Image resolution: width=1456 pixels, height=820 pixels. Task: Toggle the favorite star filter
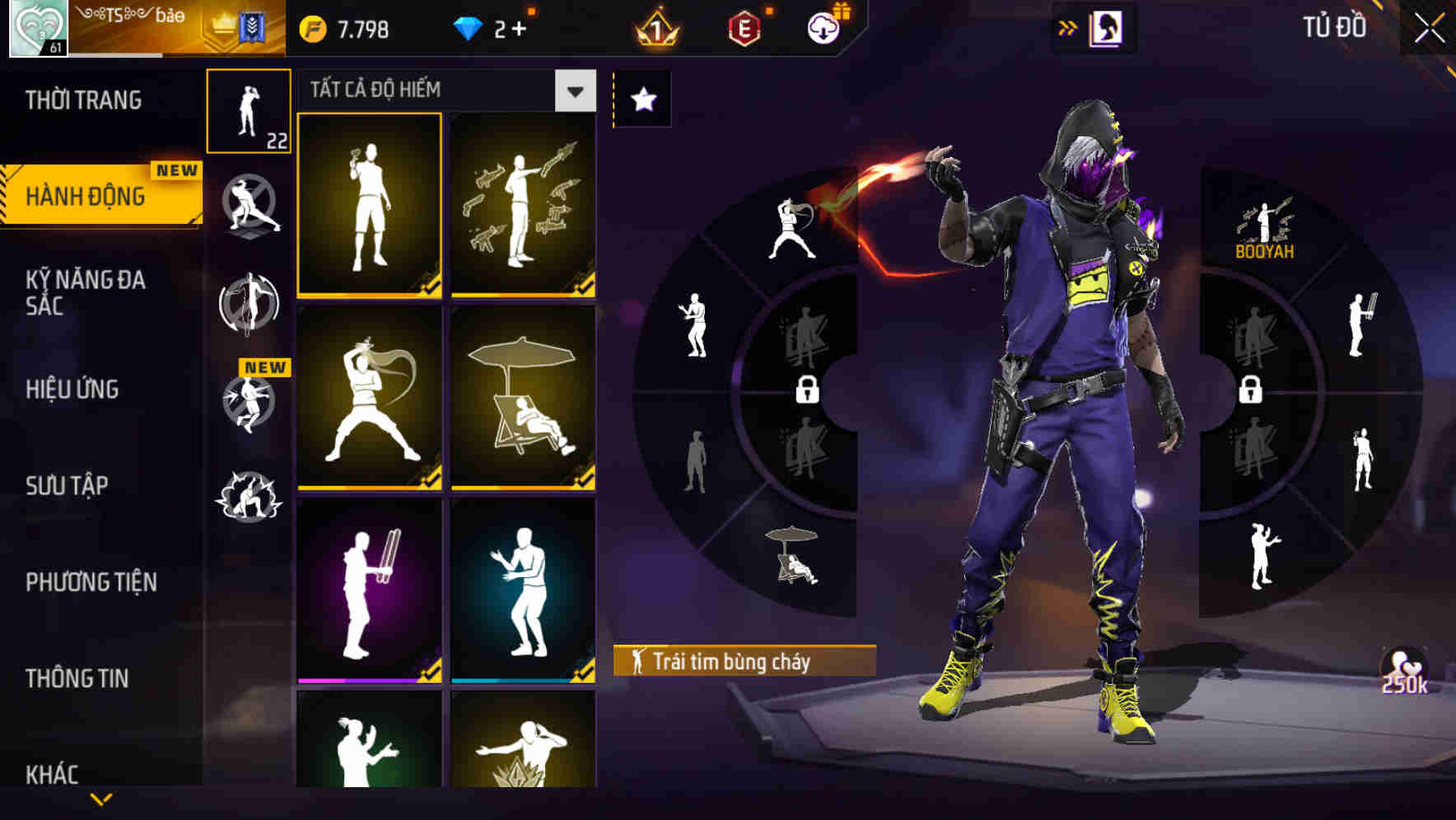pos(642,99)
